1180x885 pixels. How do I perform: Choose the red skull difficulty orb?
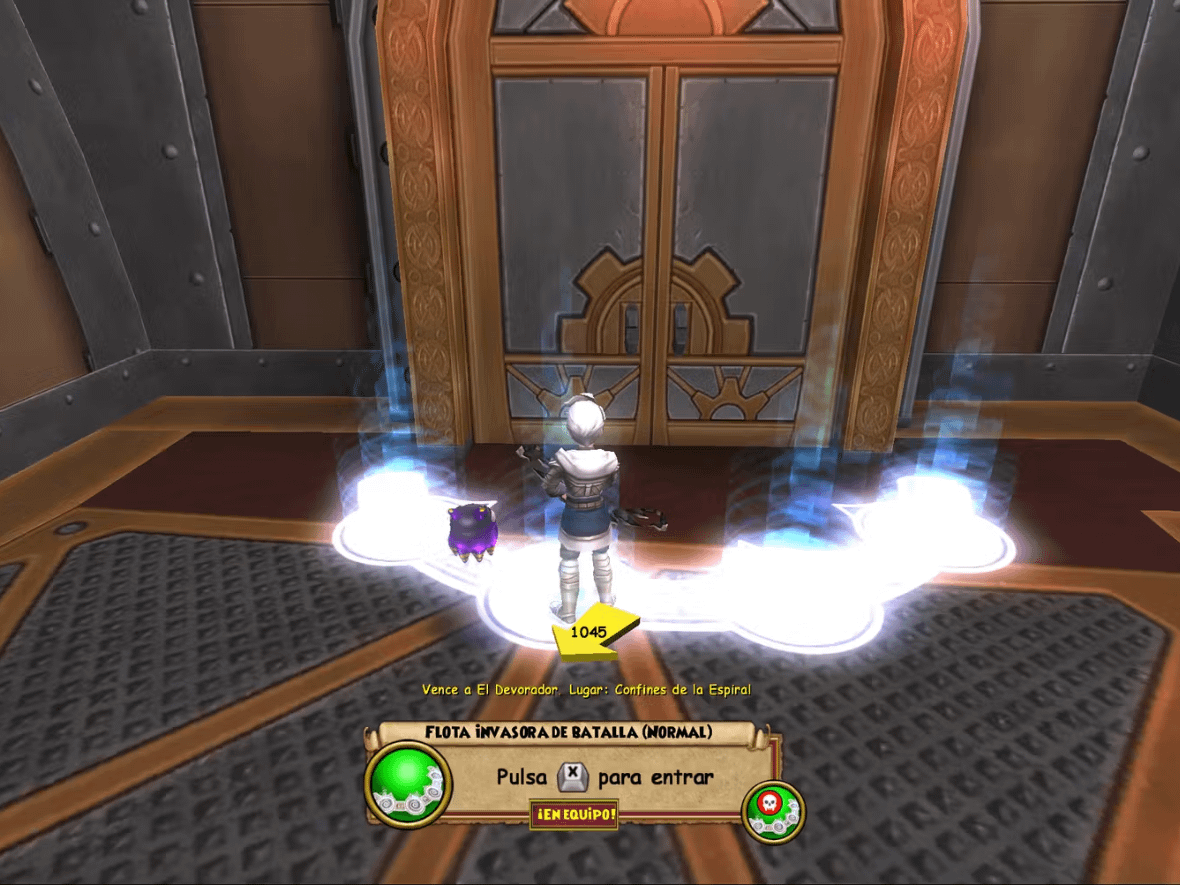coord(772,808)
